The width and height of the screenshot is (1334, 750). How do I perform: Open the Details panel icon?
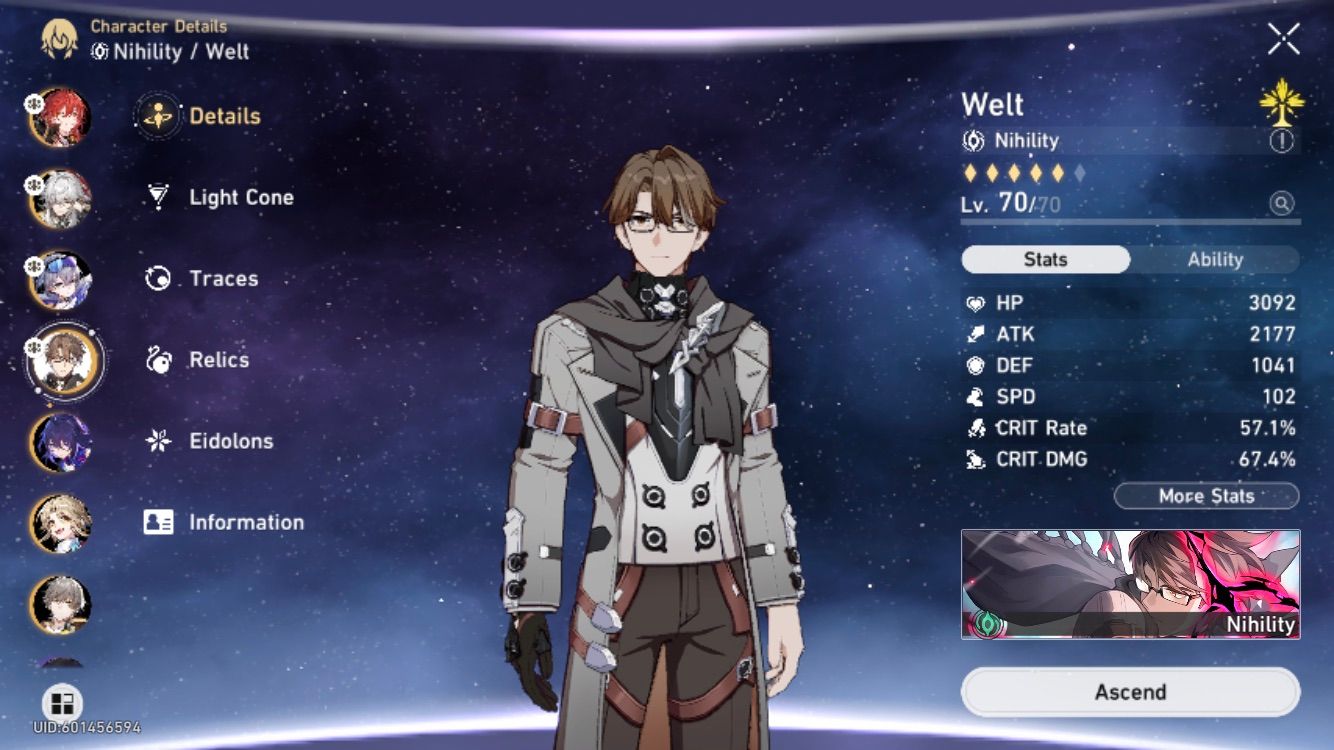156,115
